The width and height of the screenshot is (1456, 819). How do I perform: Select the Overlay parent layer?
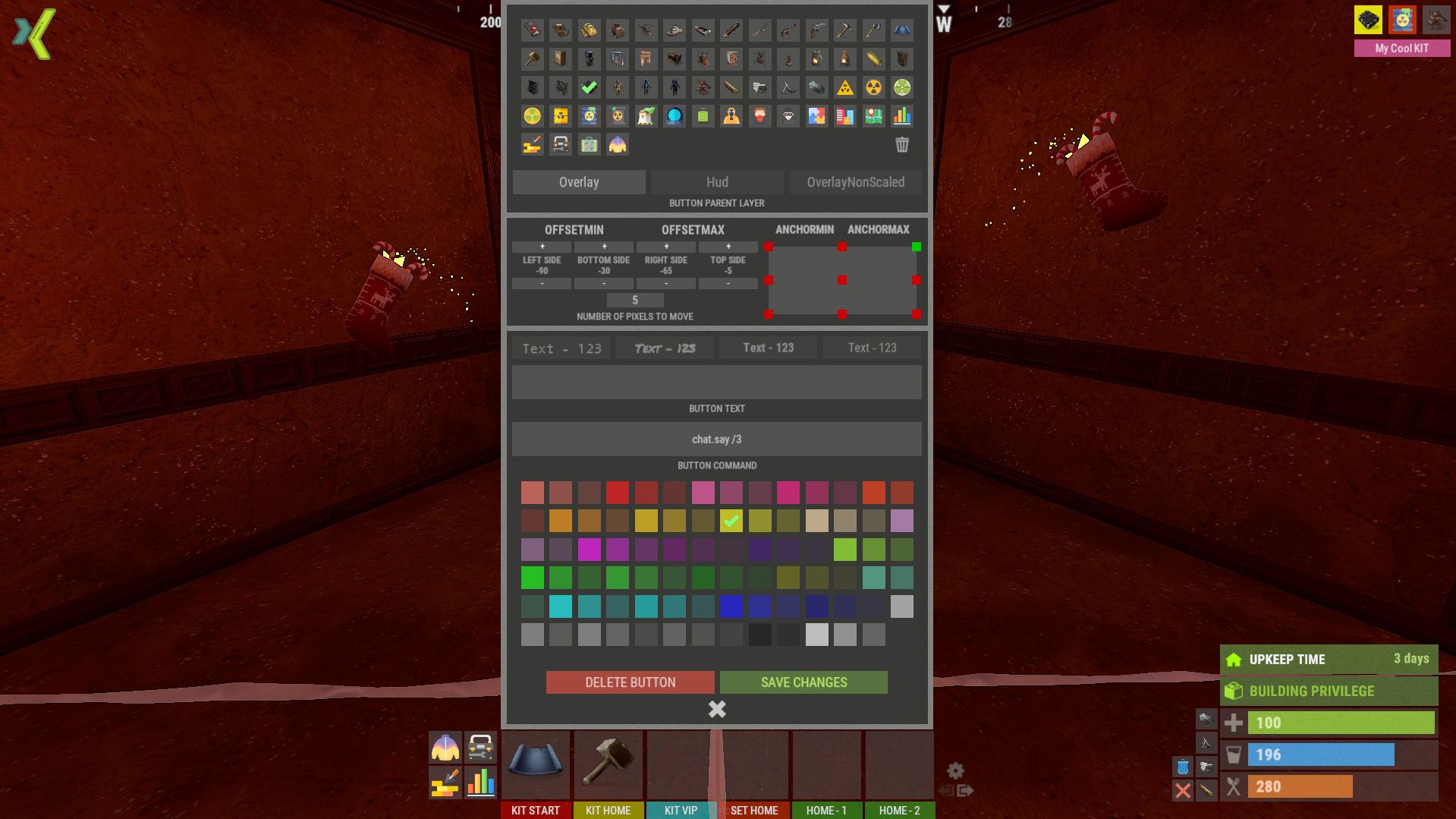579,182
